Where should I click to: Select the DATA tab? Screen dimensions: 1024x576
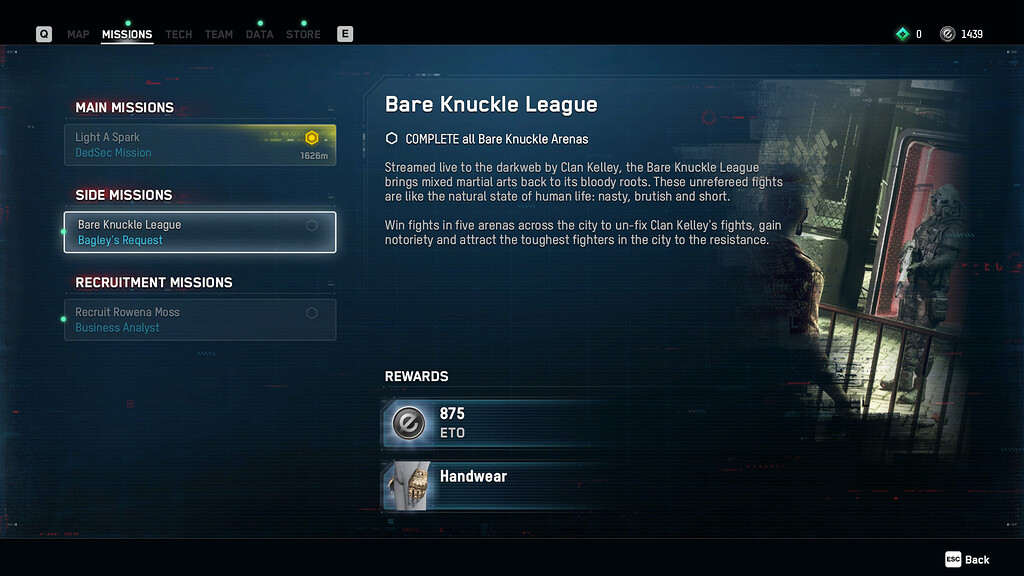(259, 34)
